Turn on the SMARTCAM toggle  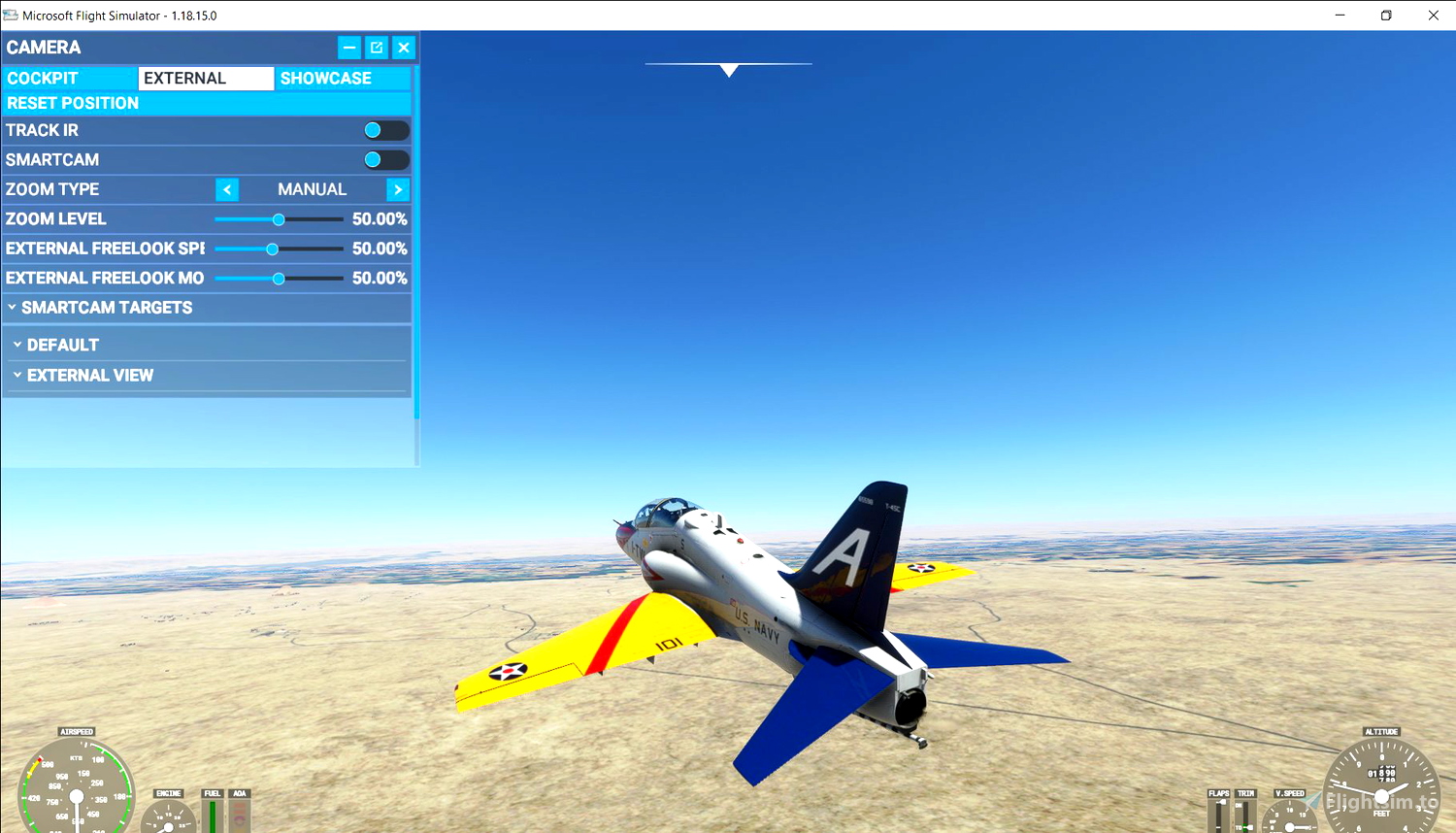(x=385, y=159)
